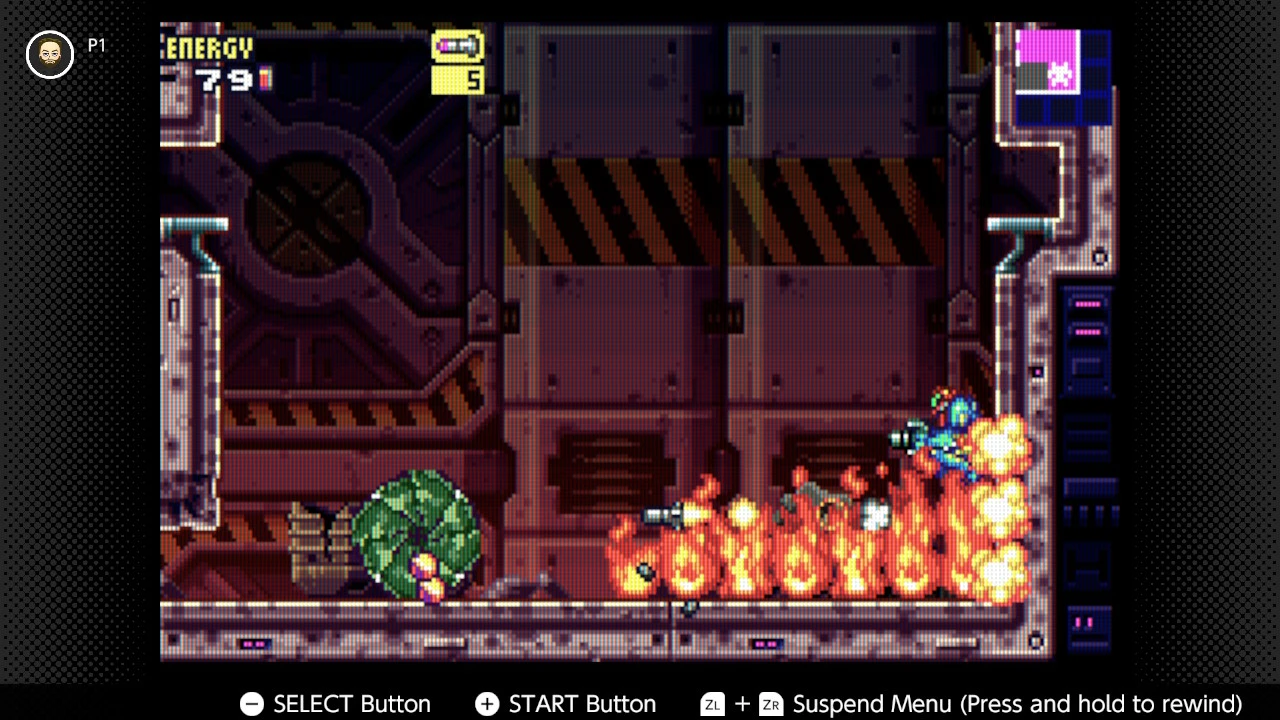Select the plus START button icon
The image size is (1280, 720).
pos(487,704)
